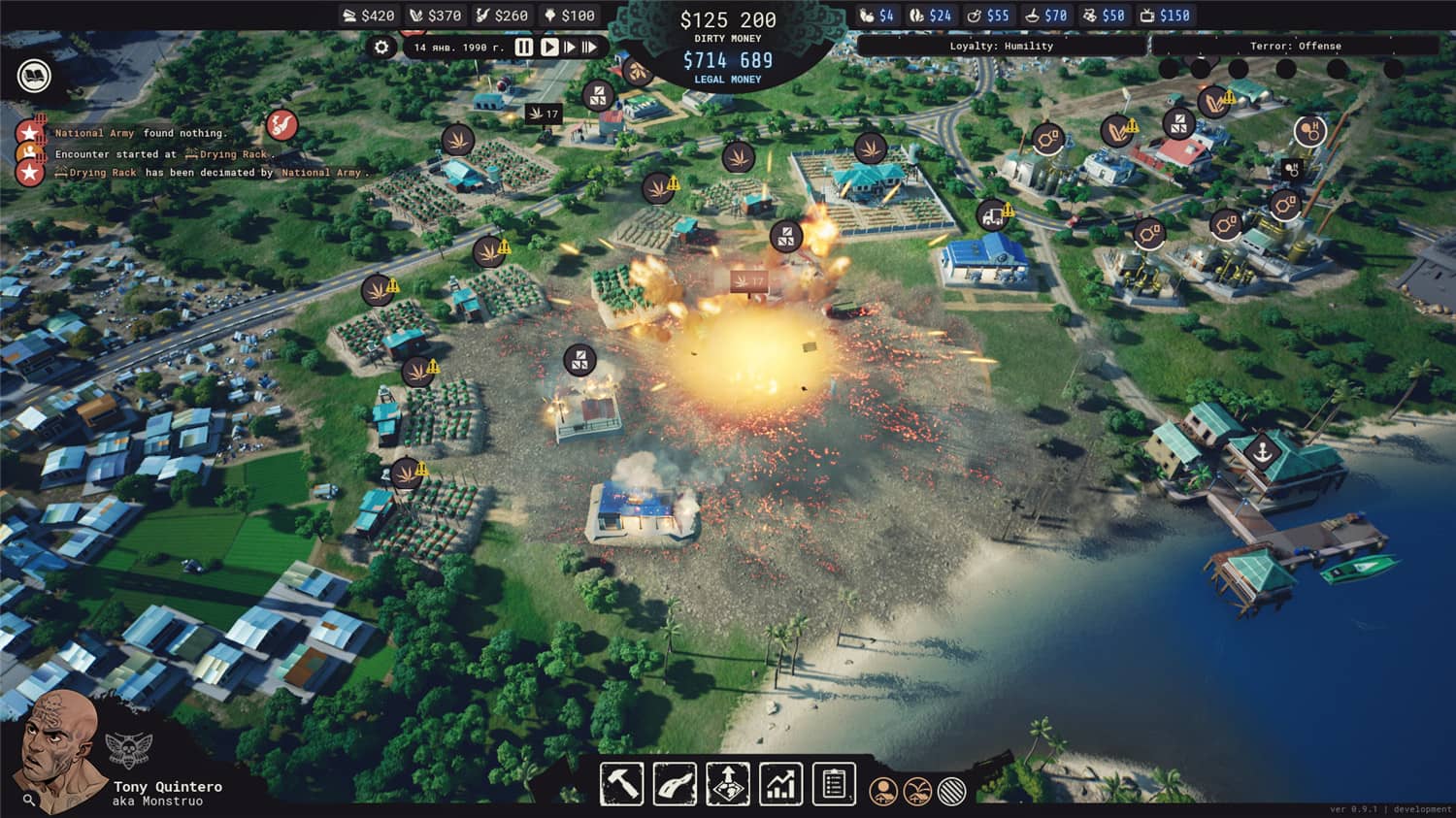Click the National Army link in notifications

coord(94,133)
